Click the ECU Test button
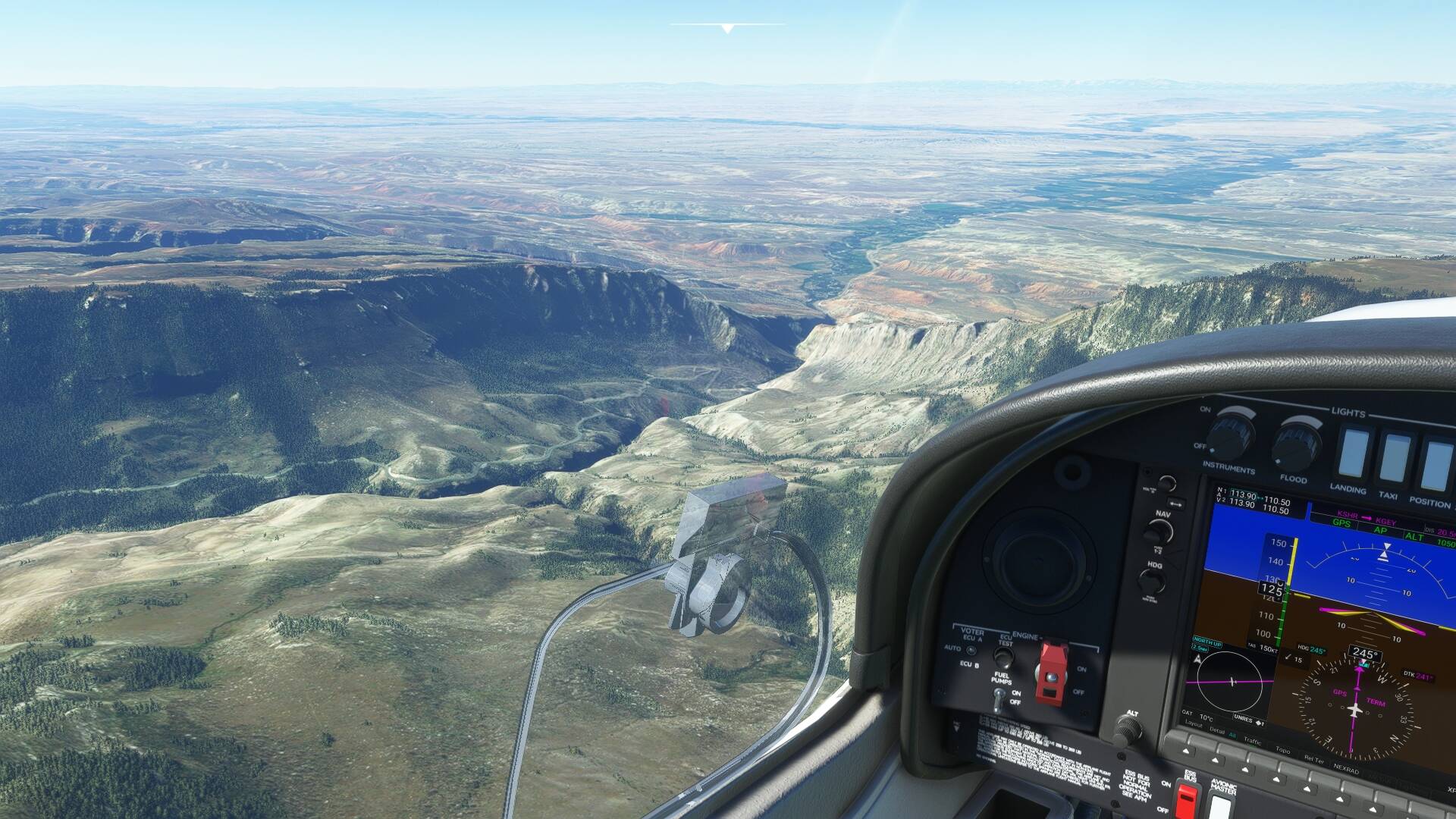This screenshot has width=1456, height=819. coord(1004,657)
